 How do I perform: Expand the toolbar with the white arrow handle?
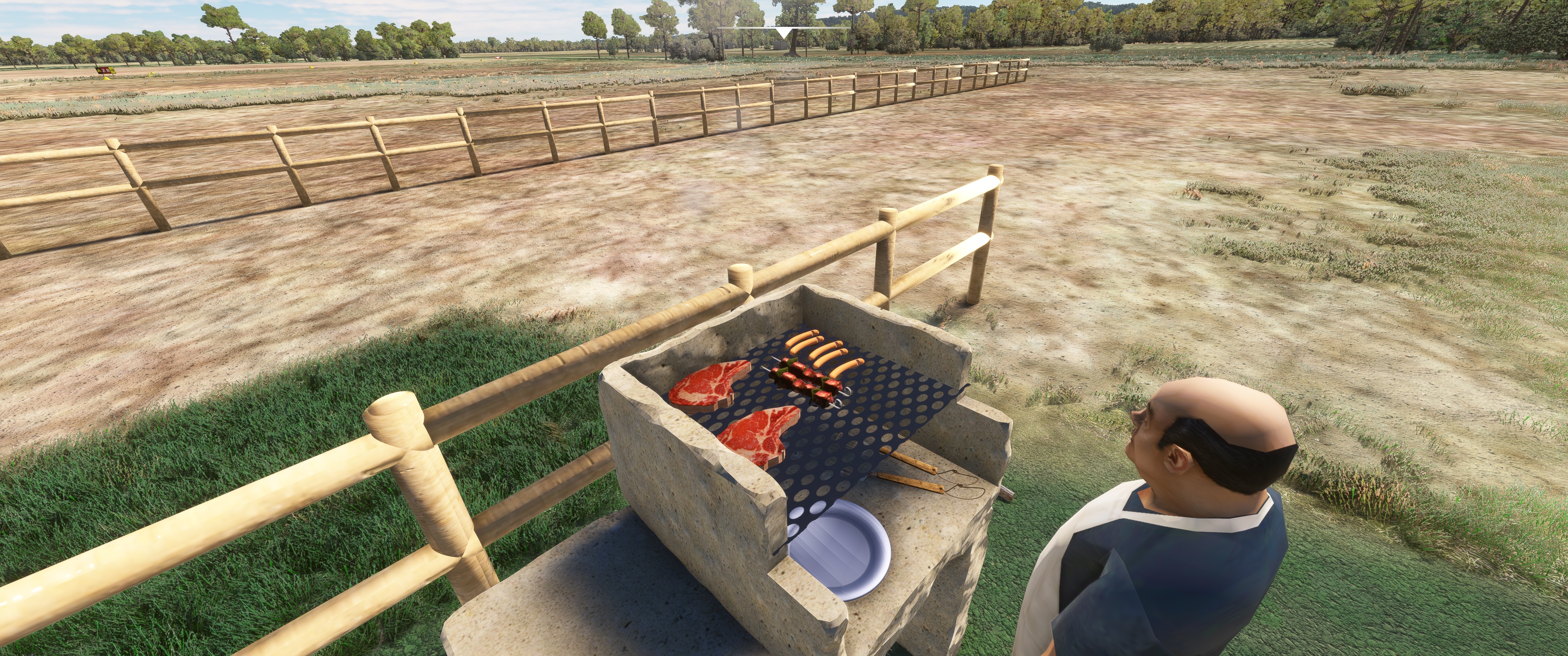click(x=784, y=31)
